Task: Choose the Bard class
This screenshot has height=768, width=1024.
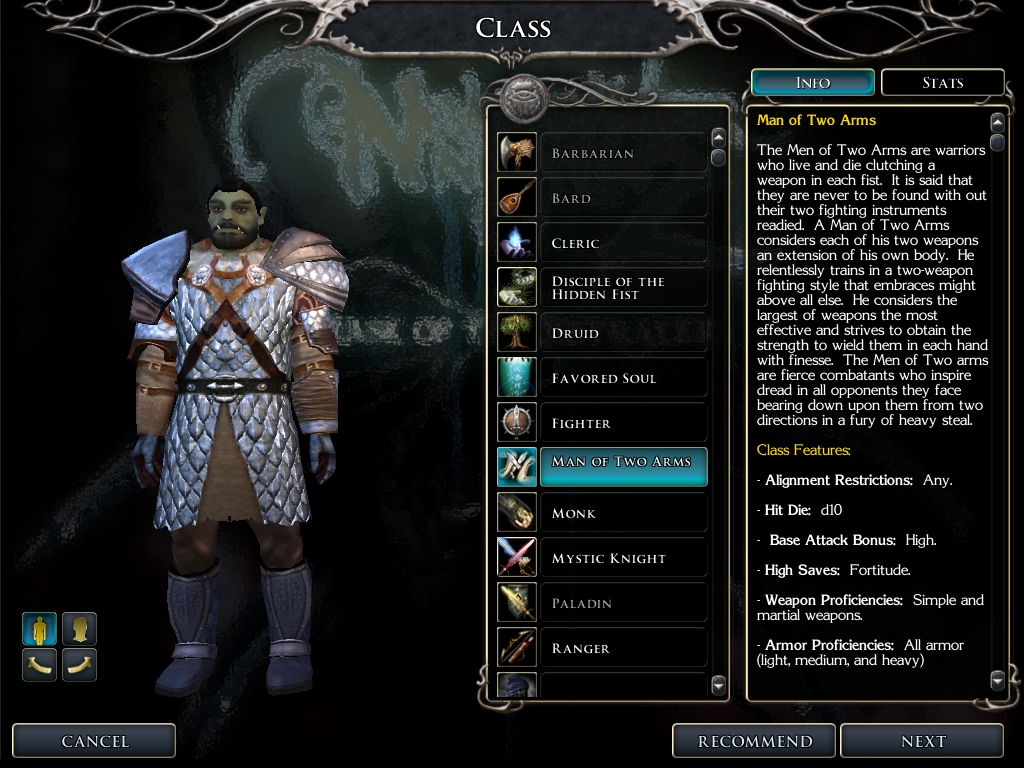Action: click(x=622, y=198)
